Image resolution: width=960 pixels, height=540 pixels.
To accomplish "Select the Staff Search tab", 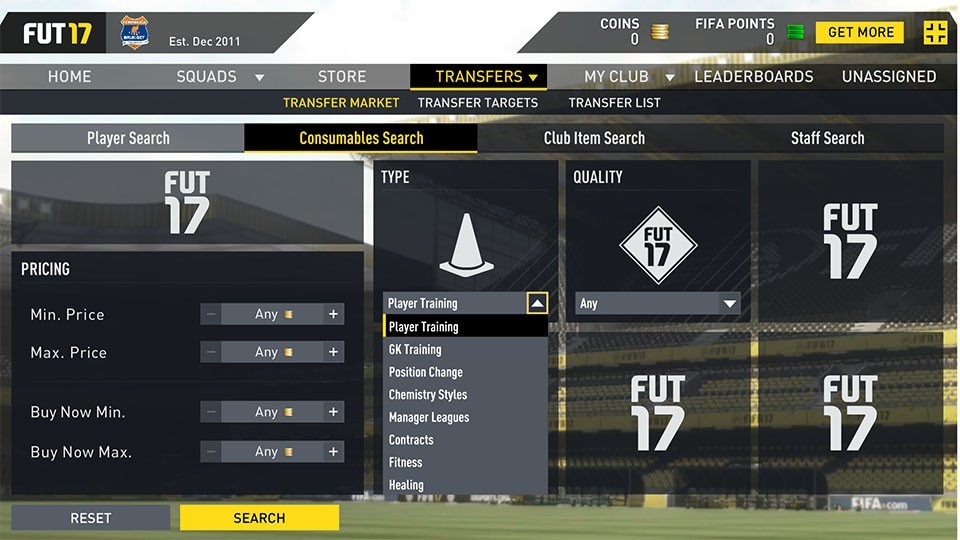I will (x=827, y=138).
